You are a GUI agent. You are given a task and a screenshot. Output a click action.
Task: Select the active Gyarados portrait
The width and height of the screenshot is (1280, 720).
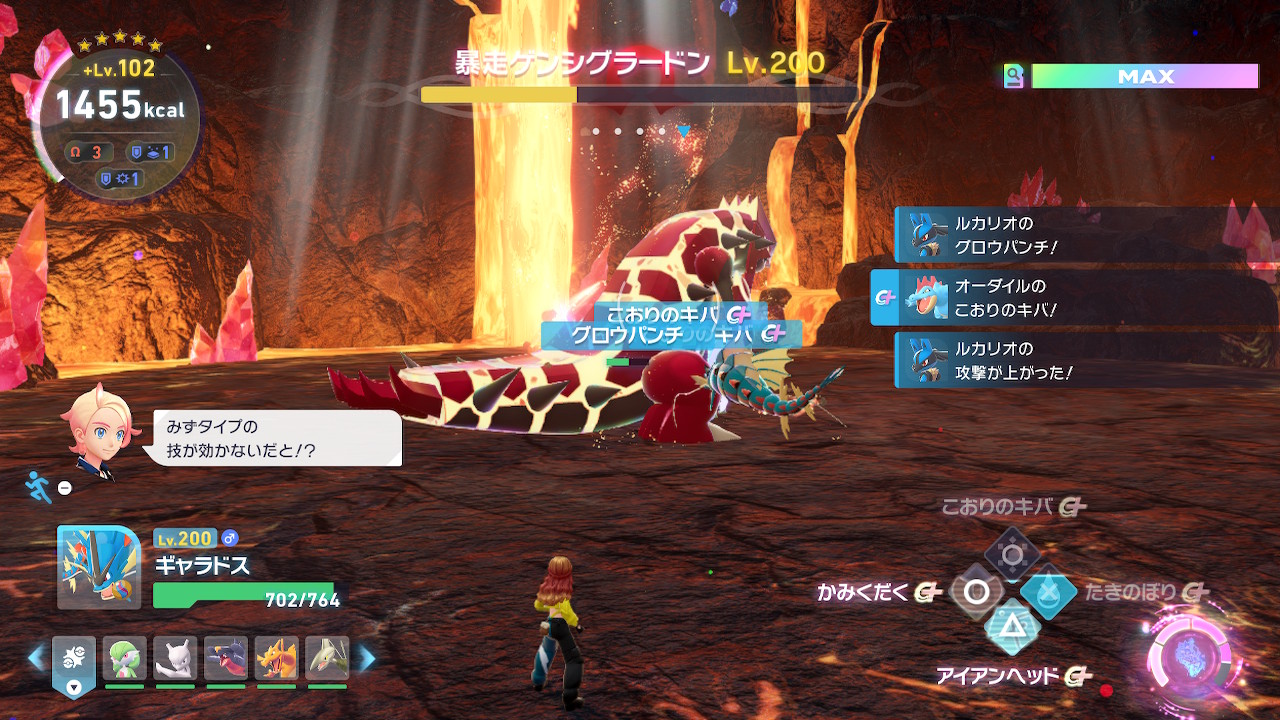point(99,567)
